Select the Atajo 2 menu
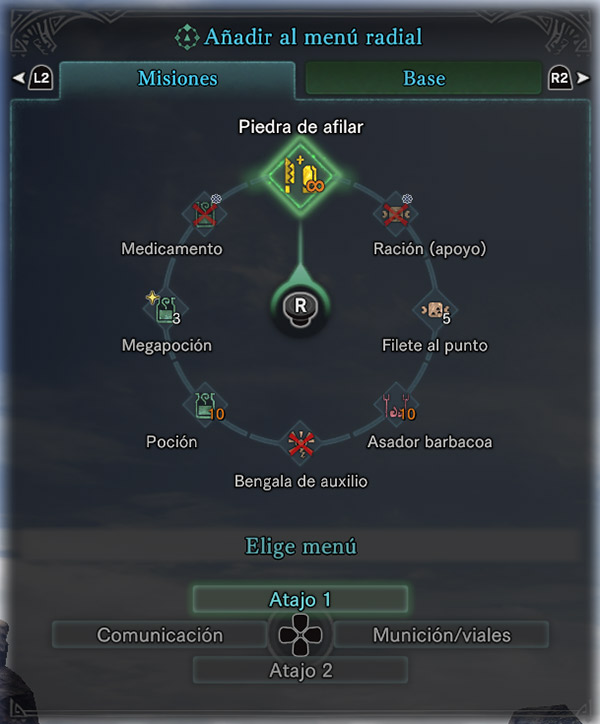Viewport: 600px width, 724px height. click(x=300, y=671)
